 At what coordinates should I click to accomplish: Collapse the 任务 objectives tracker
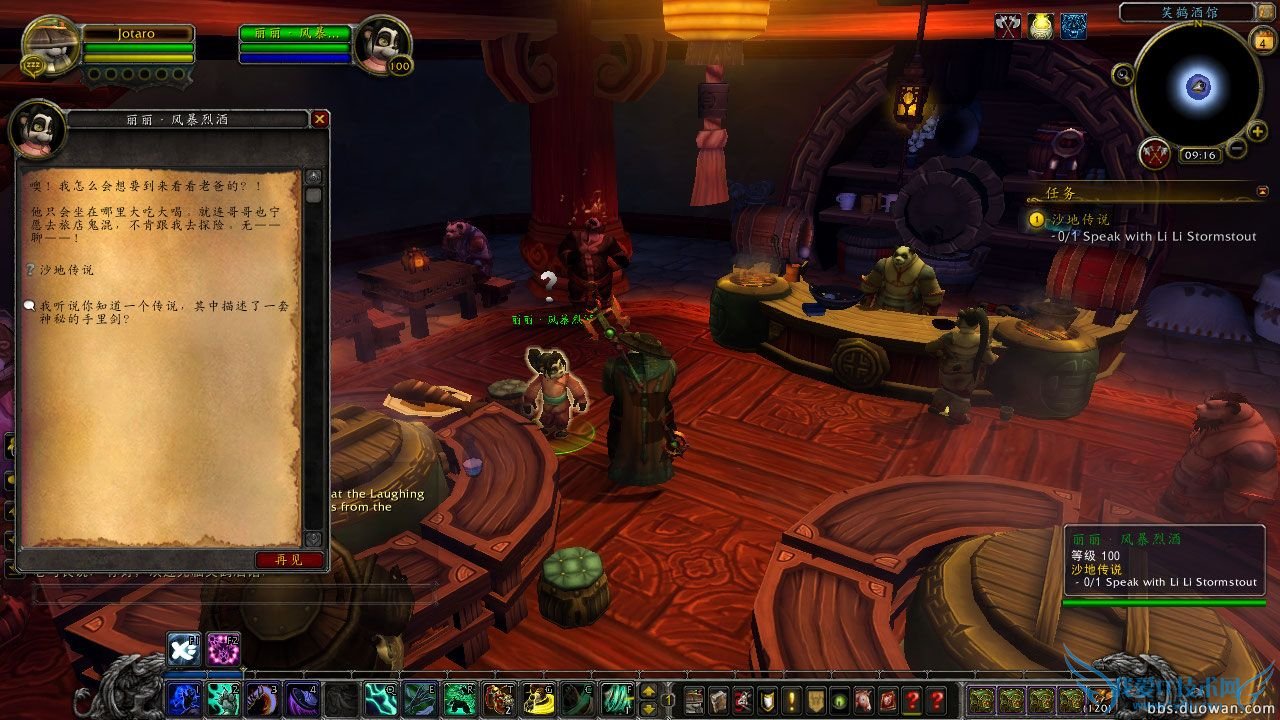(1264, 190)
